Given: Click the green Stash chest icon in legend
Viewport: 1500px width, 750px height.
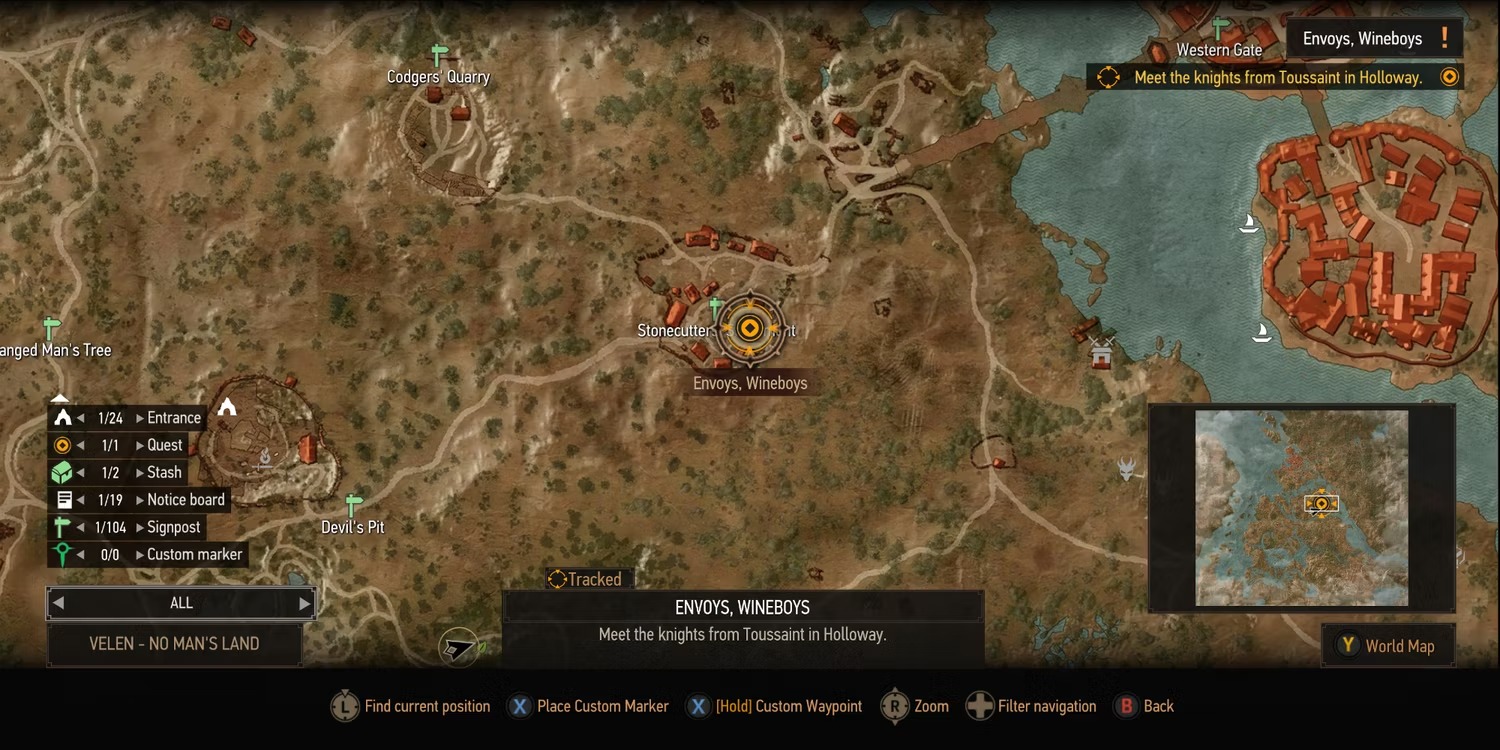Looking at the screenshot, I should (x=65, y=472).
